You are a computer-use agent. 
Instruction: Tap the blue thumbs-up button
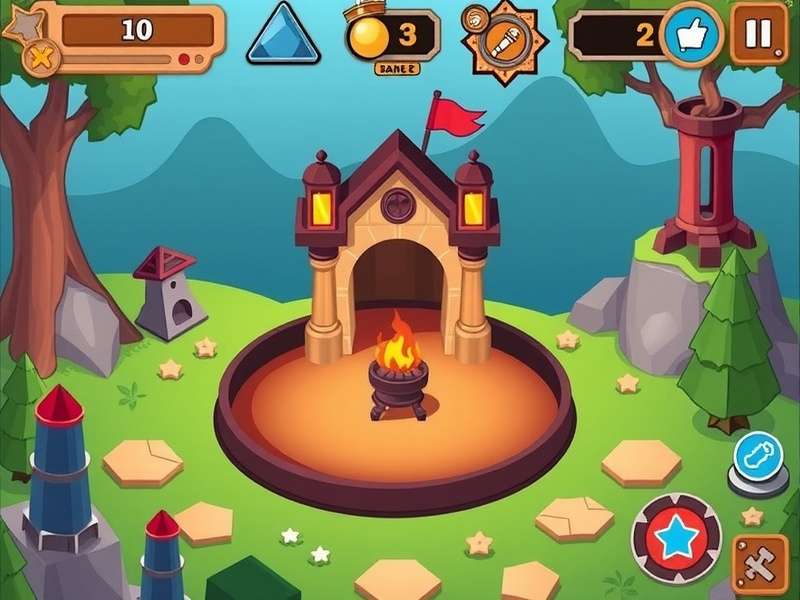(691, 35)
